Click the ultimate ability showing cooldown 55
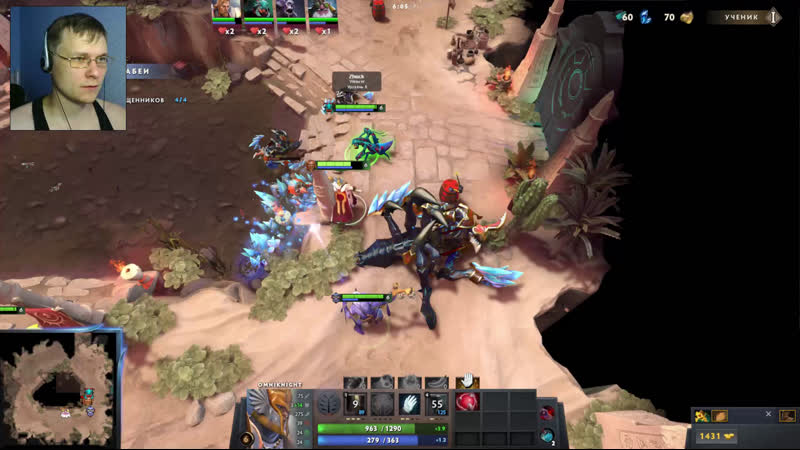Screen dimensions: 800x450 pyautogui.click(x=437, y=403)
